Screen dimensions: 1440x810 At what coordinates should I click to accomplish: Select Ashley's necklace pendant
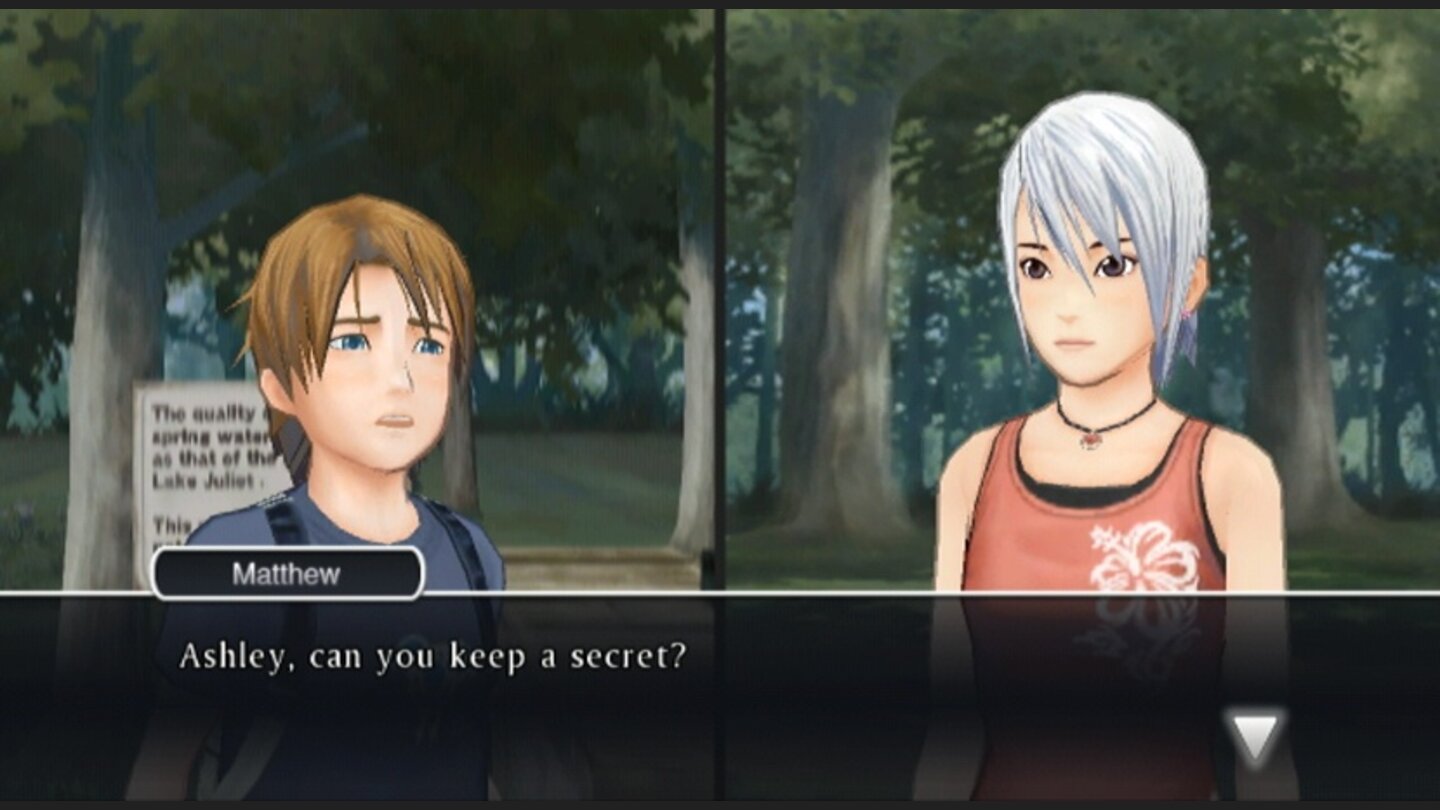pos(1090,440)
